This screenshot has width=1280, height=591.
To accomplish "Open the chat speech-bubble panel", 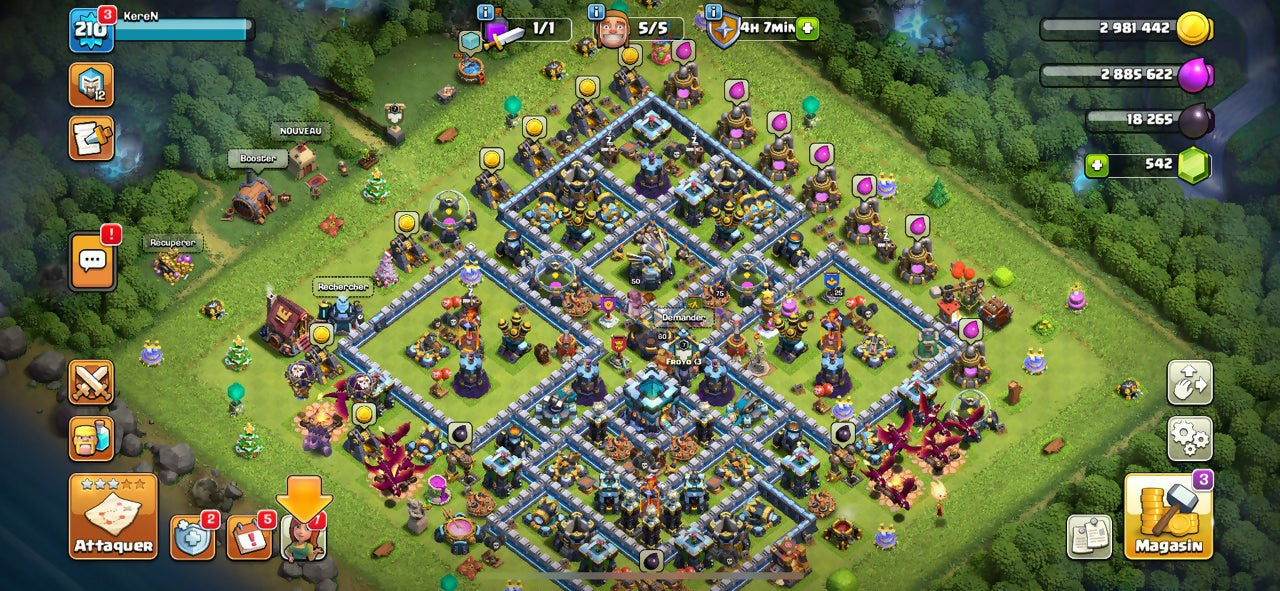I will pos(92,262).
